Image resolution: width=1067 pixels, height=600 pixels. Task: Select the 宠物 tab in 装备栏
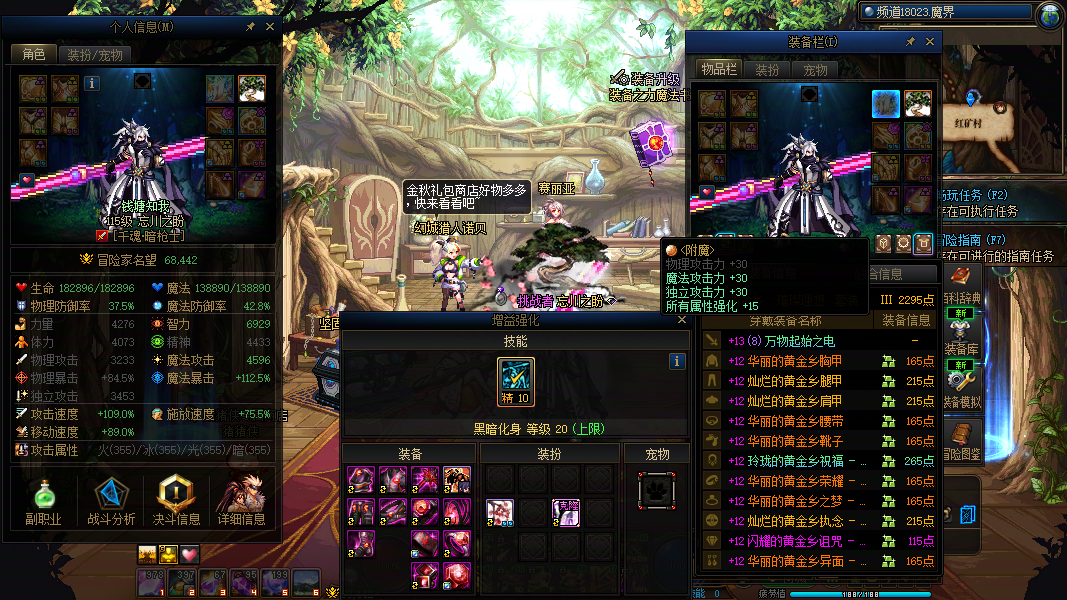point(815,70)
